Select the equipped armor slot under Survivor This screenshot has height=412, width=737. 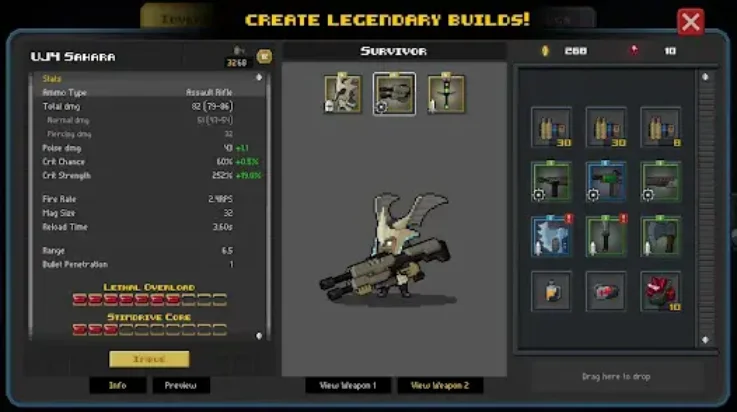tap(342, 94)
